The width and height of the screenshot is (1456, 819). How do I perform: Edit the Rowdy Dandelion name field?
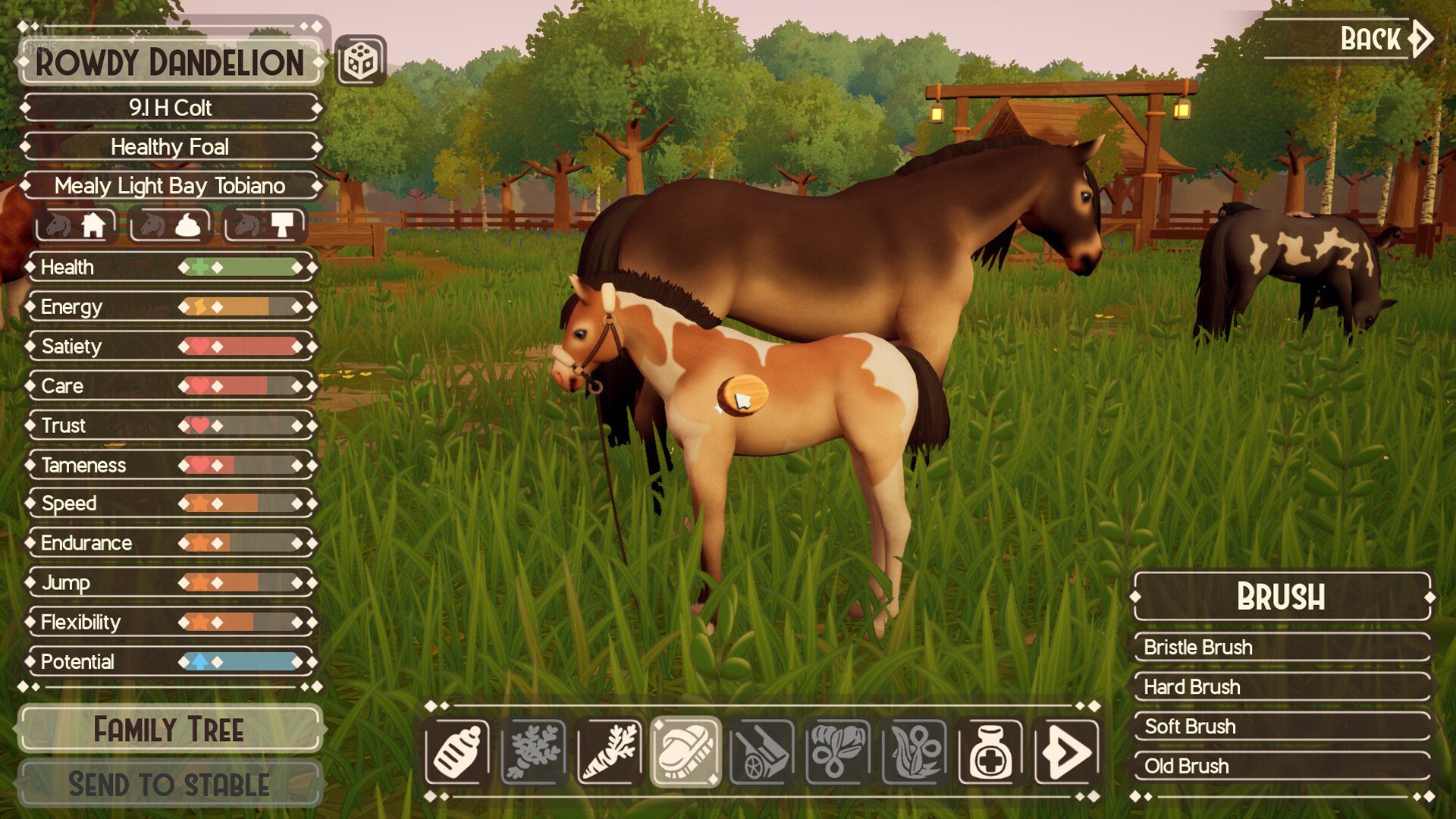click(x=170, y=62)
